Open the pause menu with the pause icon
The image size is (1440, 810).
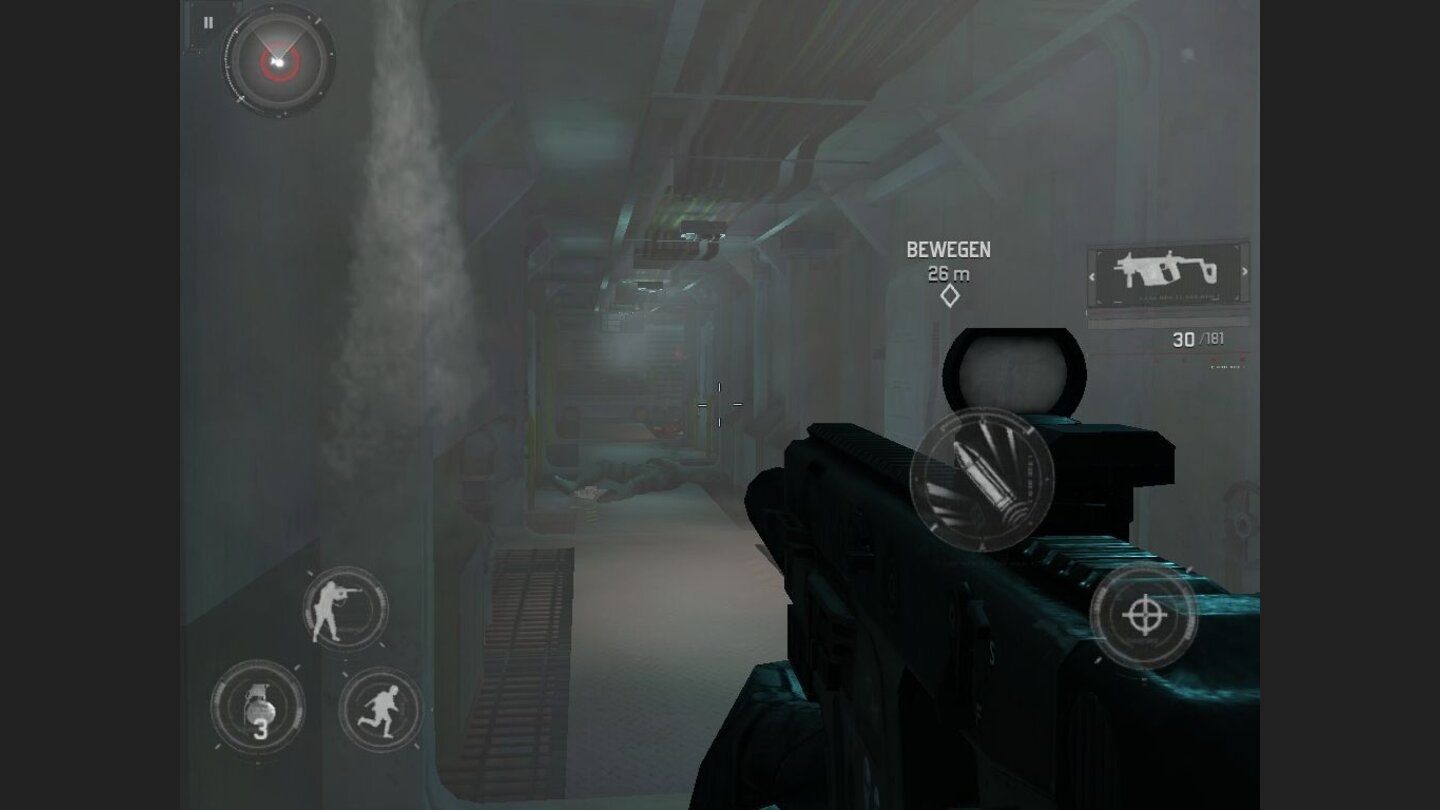coord(207,22)
